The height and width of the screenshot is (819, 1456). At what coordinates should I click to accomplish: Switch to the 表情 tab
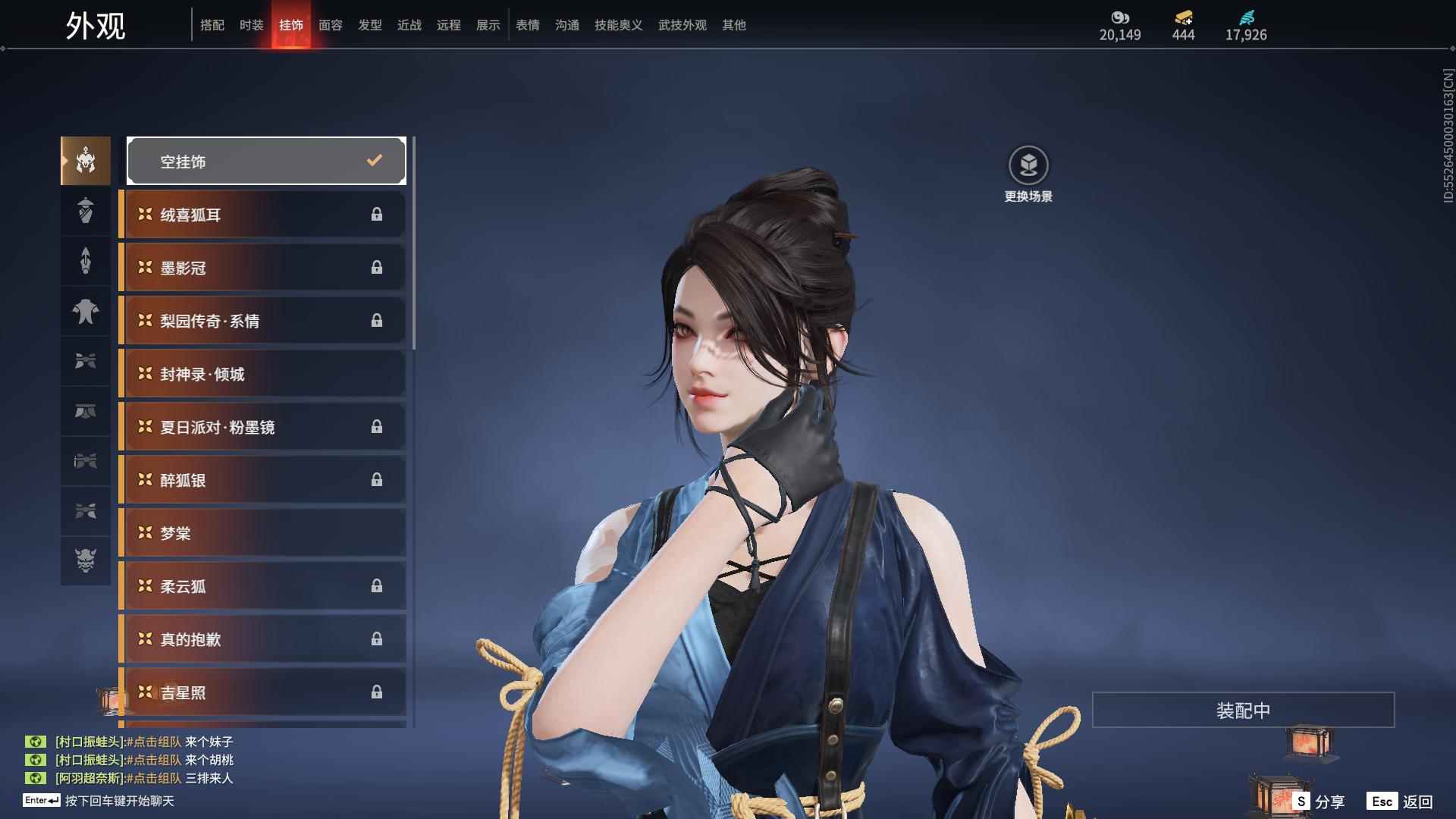[x=528, y=25]
